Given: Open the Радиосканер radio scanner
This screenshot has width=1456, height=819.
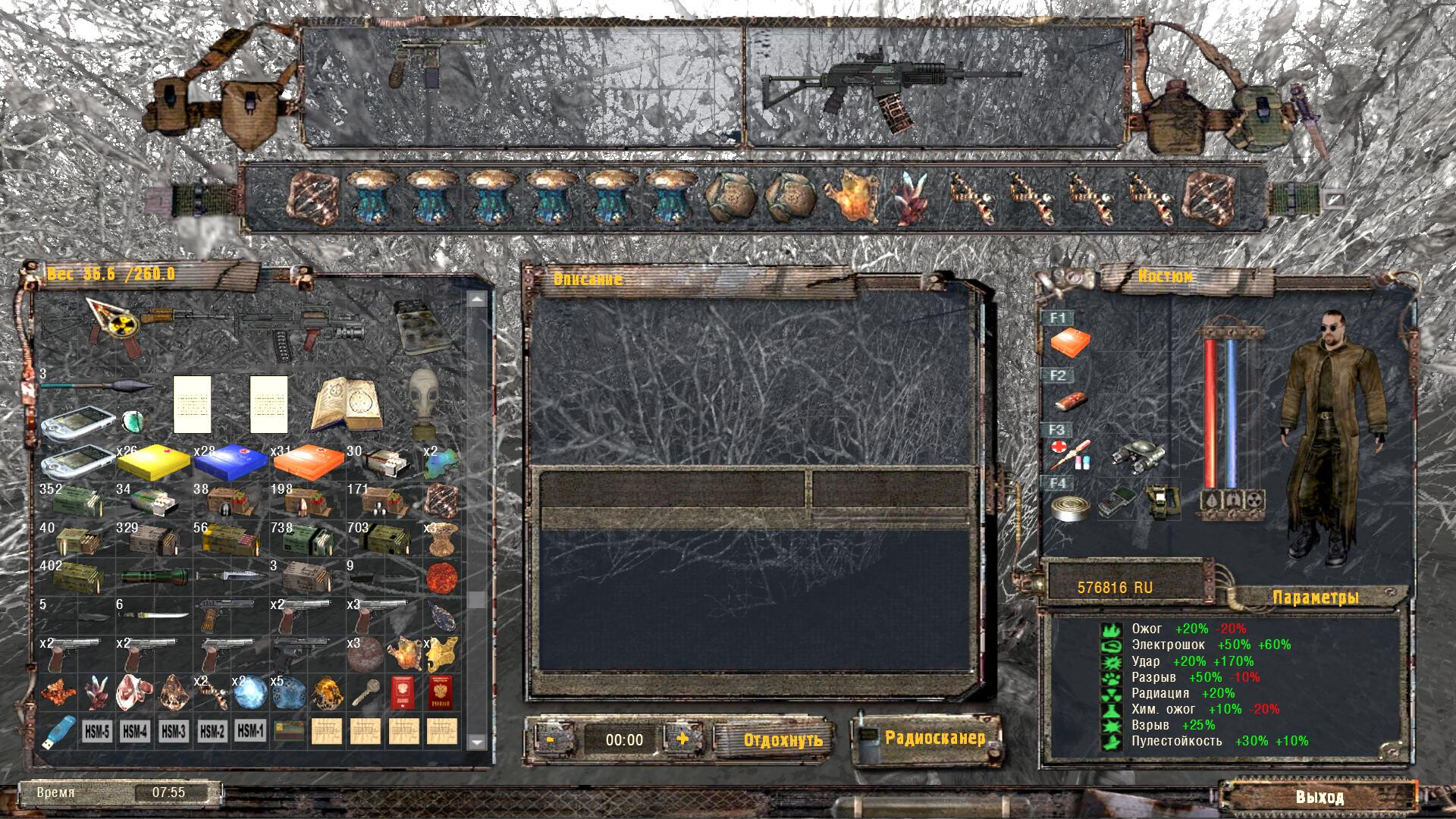Looking at the screenshot, I should point(934,738).
